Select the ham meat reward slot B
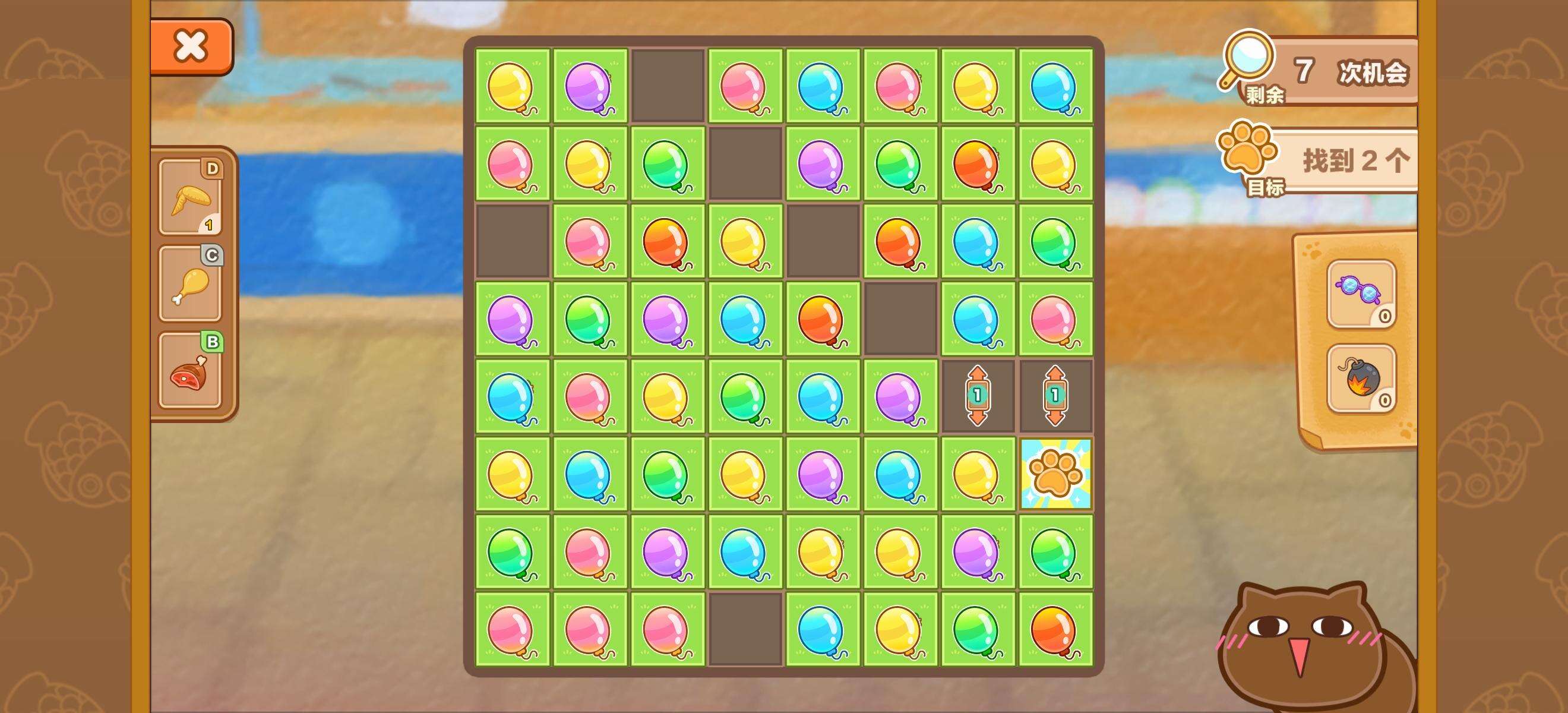1568x713 pixels. (x=191, y=370)
